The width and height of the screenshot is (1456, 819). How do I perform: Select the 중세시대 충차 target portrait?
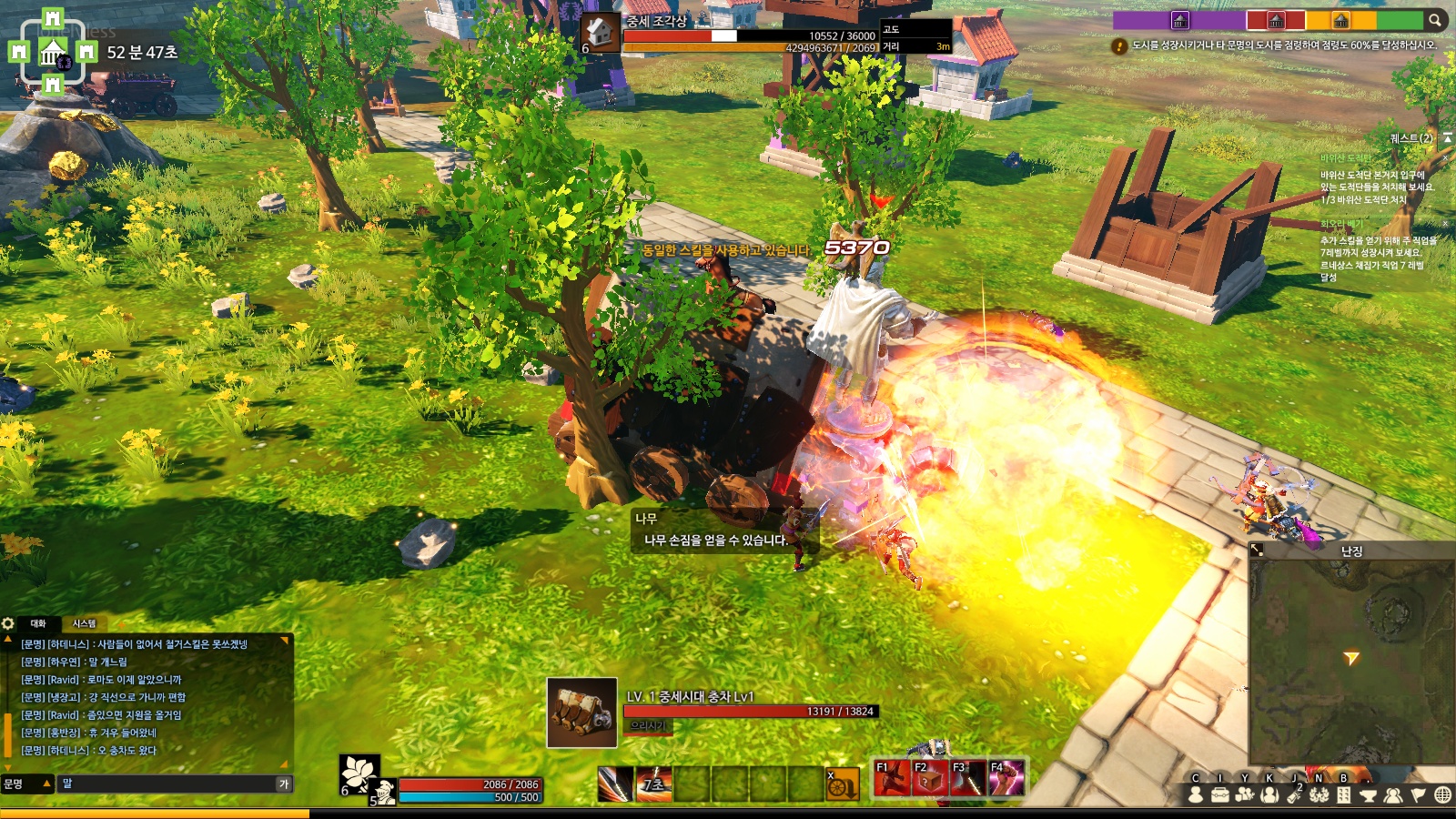581,713
